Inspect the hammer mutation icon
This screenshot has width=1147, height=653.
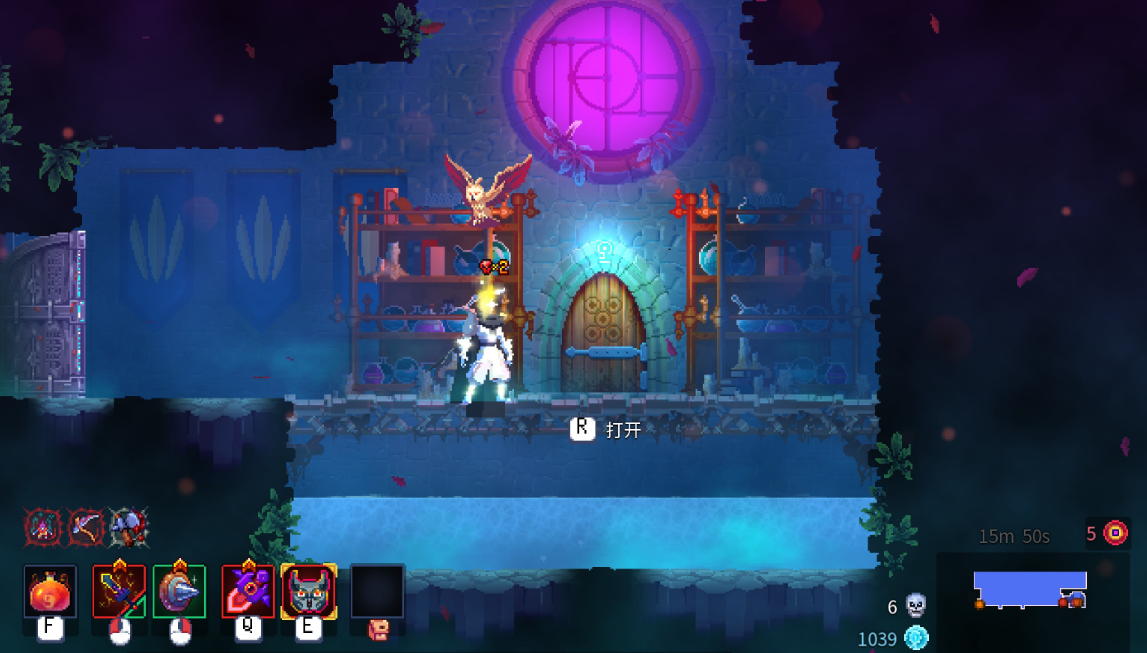129,526
